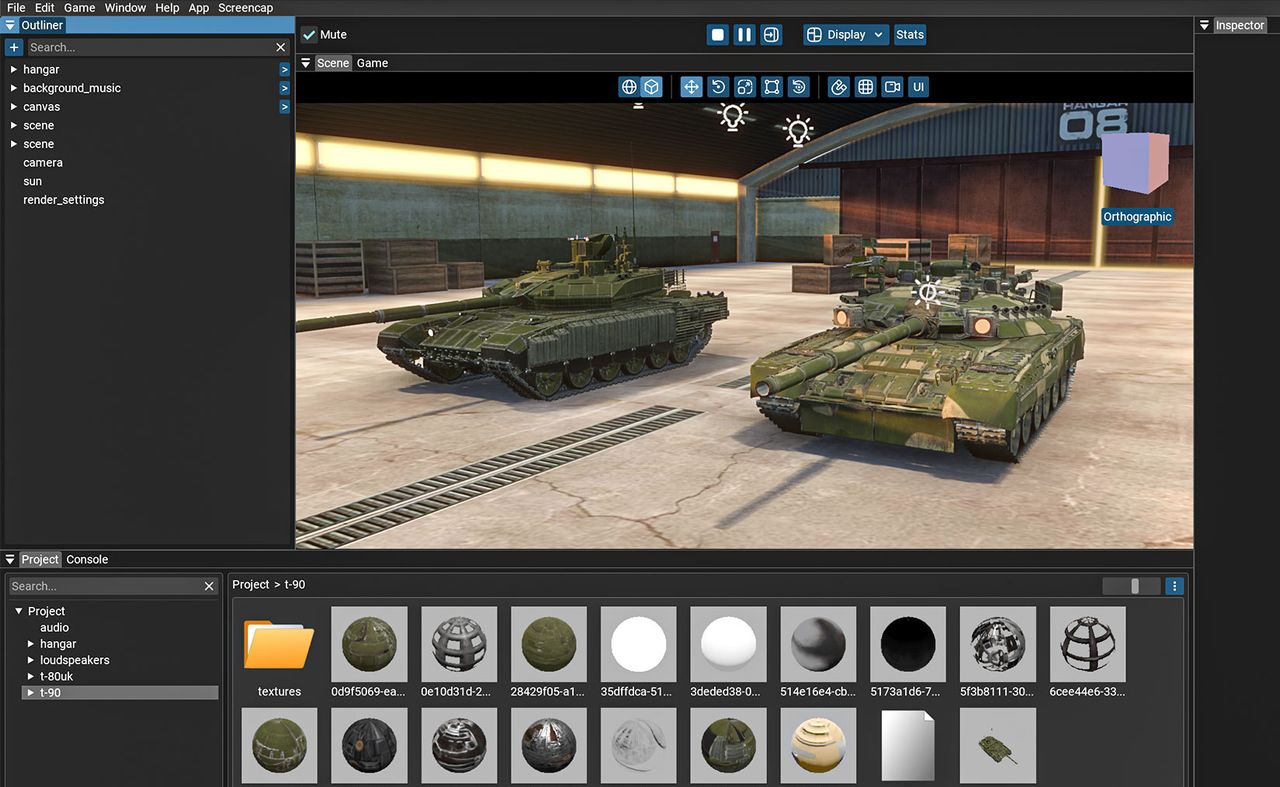1280x787 pixels.
Task: Open the Screencap menu
Action: (245, 8)
